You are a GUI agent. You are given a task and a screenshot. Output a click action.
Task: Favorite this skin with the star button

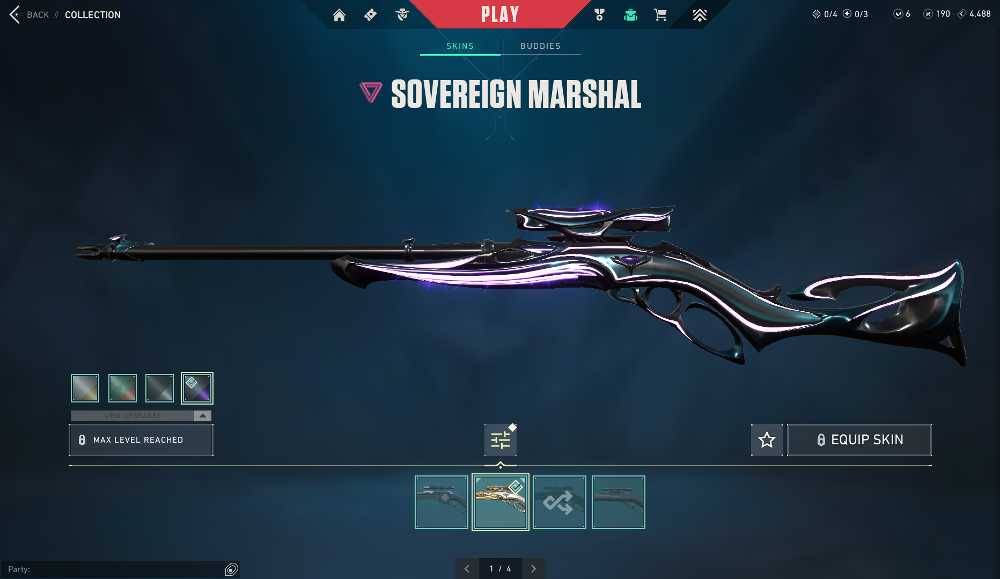tap(767, 440)
